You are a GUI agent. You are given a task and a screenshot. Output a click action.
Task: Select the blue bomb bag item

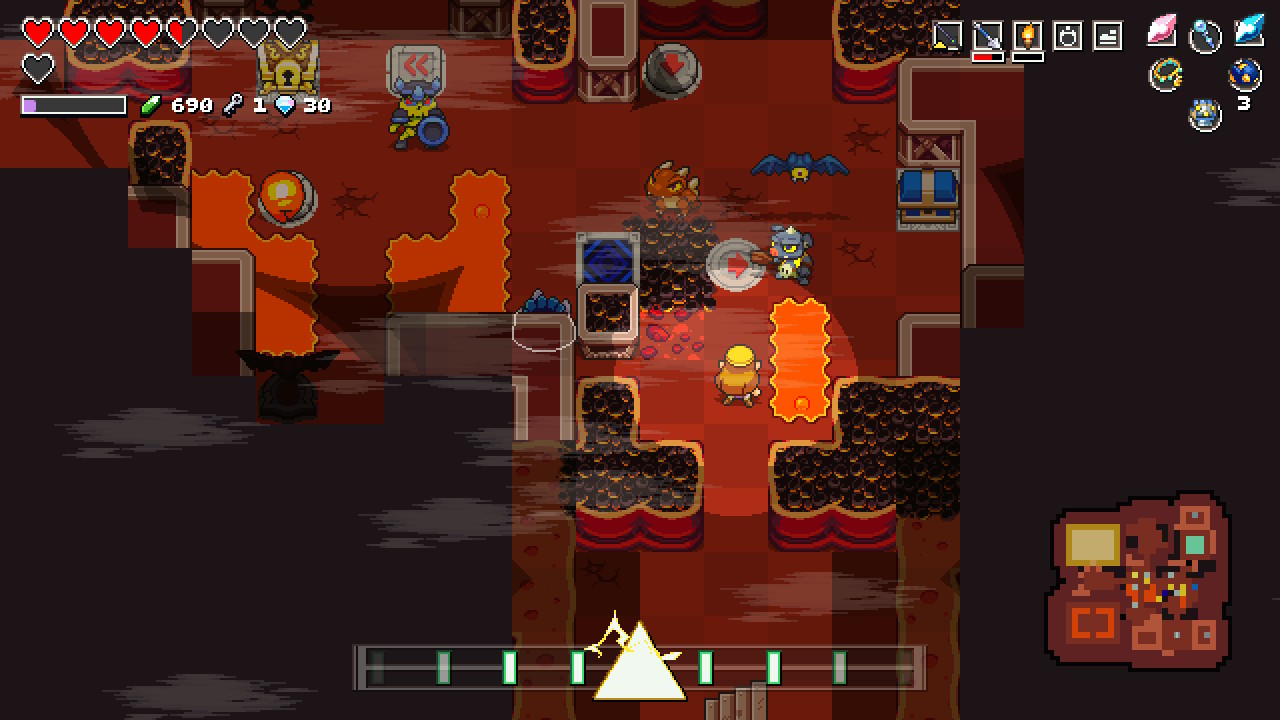click(1245, 73)
